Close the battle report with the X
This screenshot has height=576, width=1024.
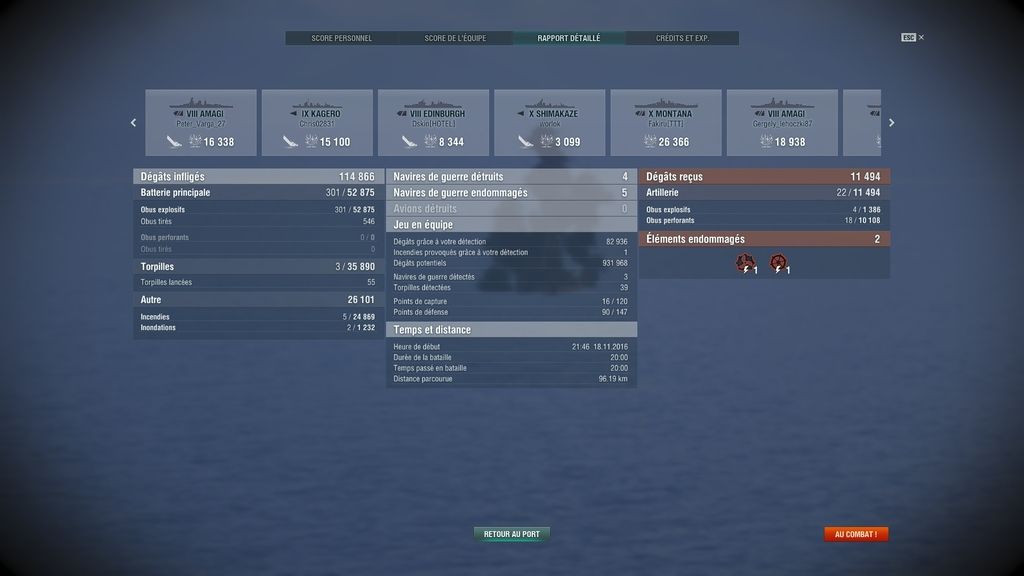(921, 38)
